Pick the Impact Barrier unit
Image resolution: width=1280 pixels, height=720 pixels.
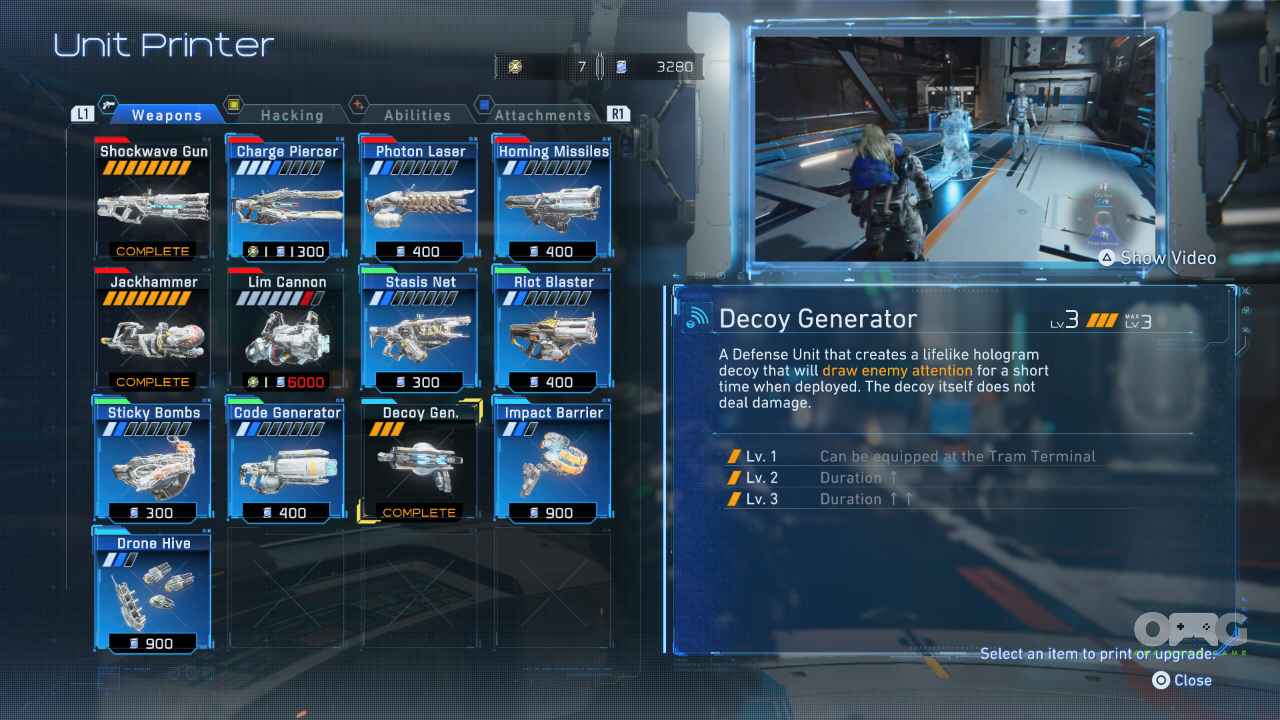point(552,462)
